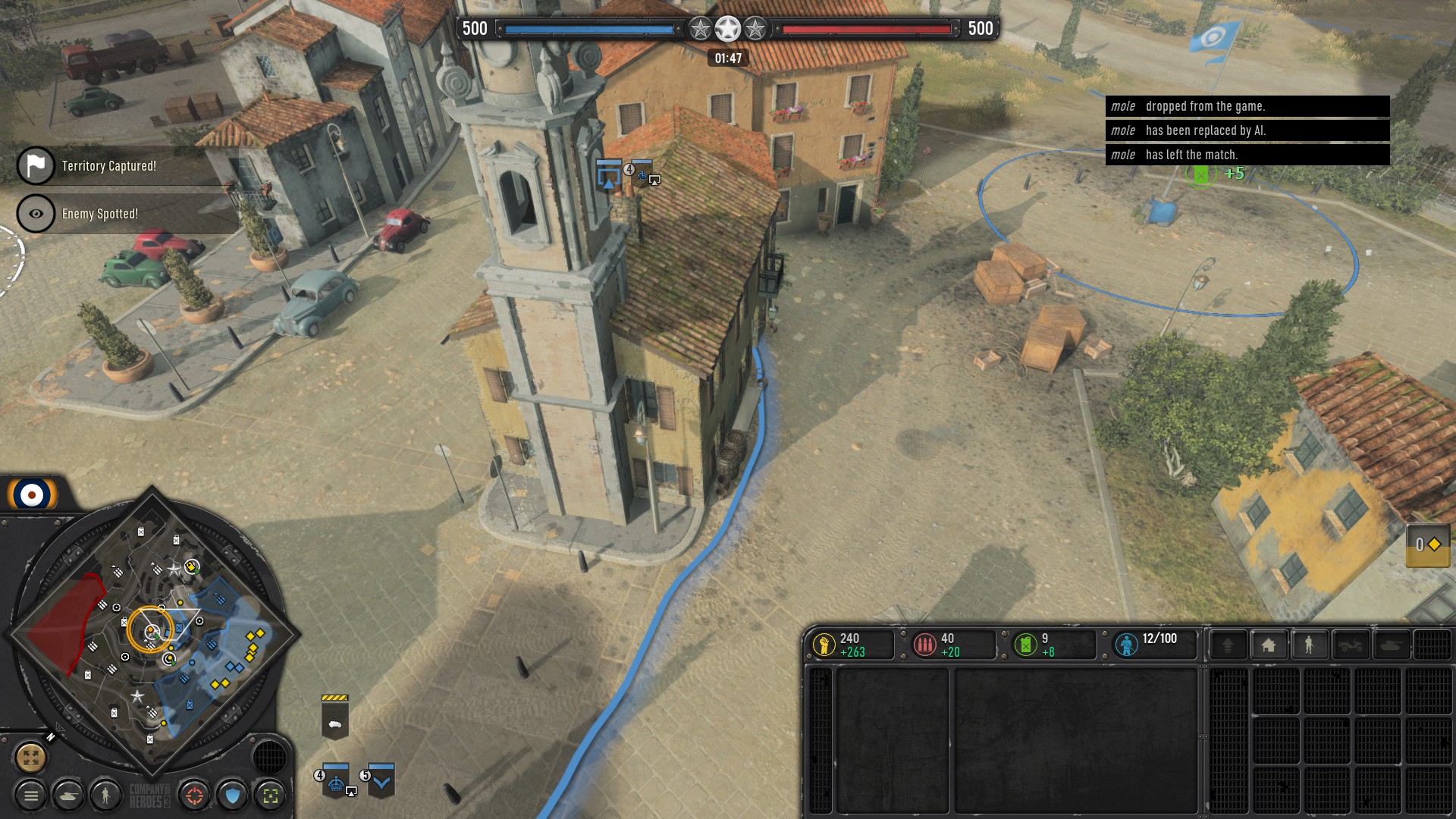Click the Territory Captured notification
1456x819 pixels.
pos(108,166)
